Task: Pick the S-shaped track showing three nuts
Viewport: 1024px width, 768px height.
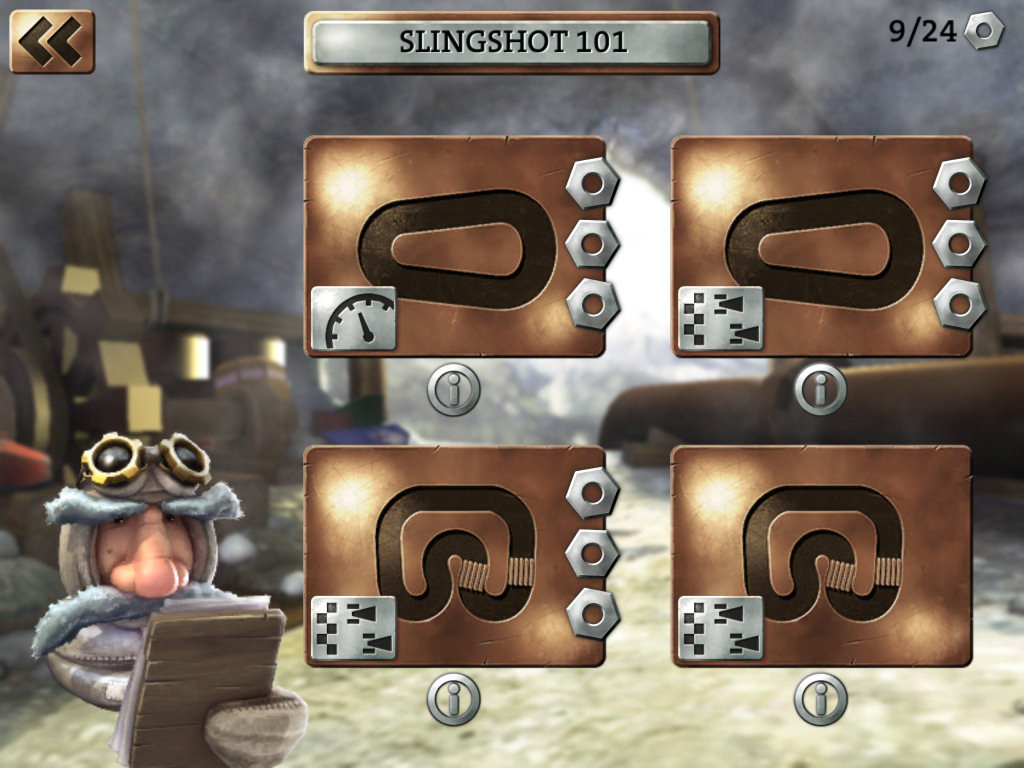Action: [455, 555]
